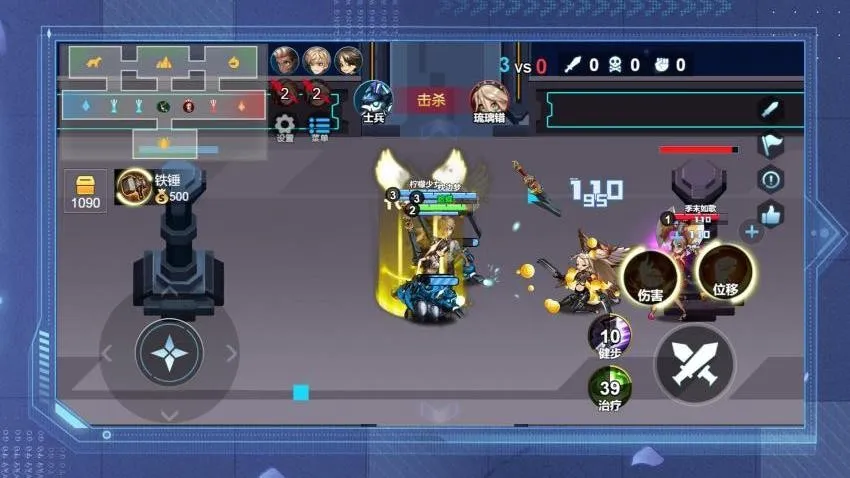Send the sword attack signal

(x=769, y=110)
